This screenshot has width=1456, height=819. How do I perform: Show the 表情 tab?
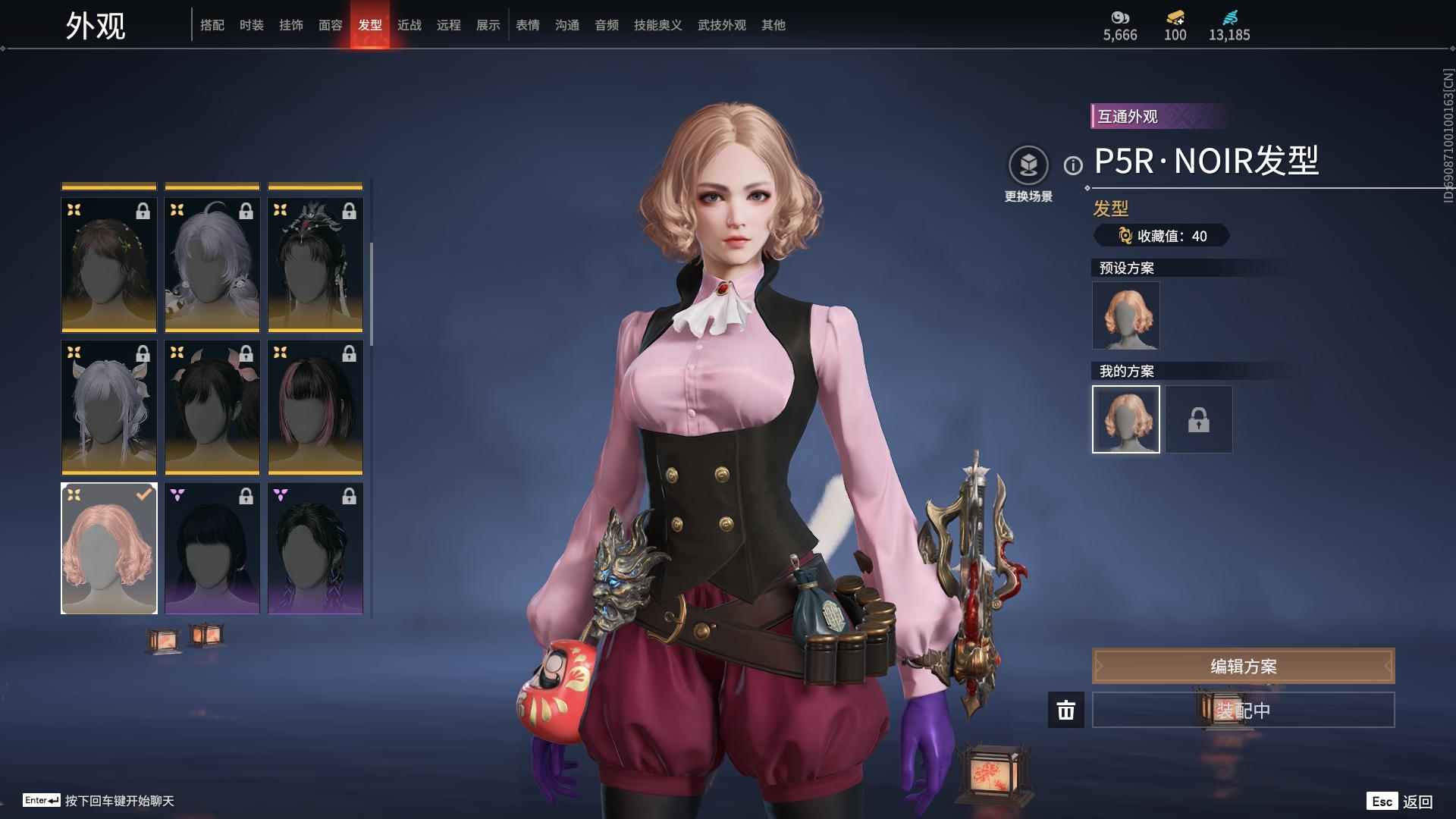pos(528,25)
